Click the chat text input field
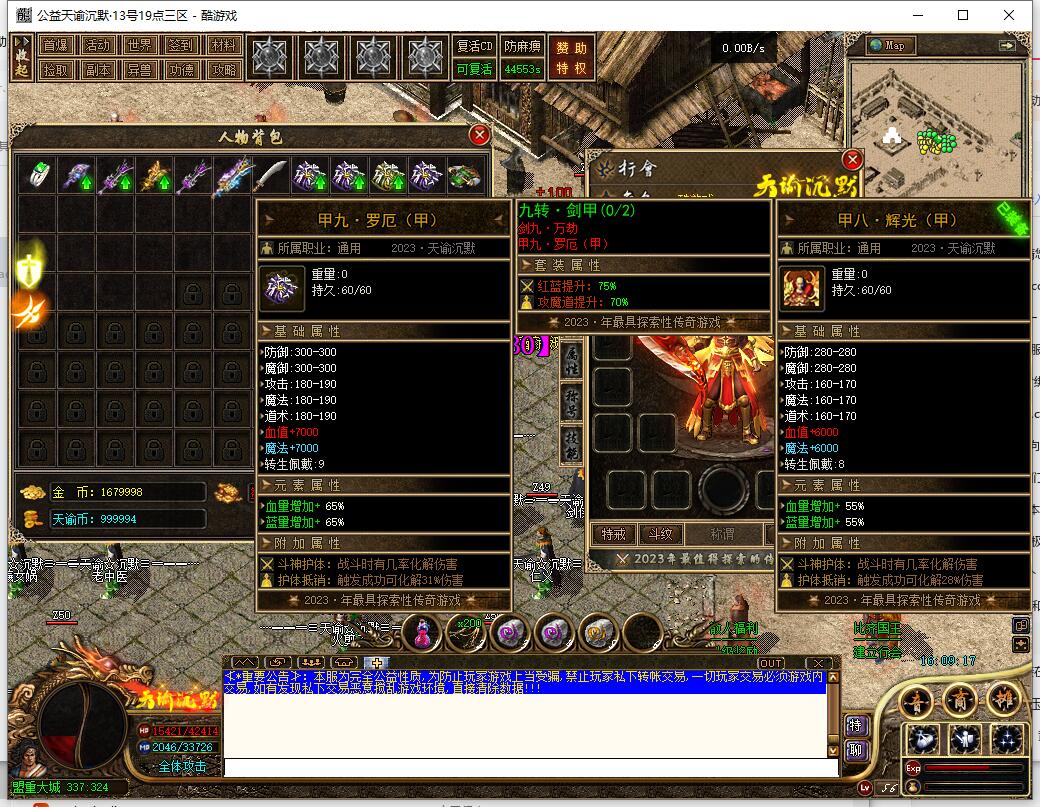 click(x=530, y=767)
